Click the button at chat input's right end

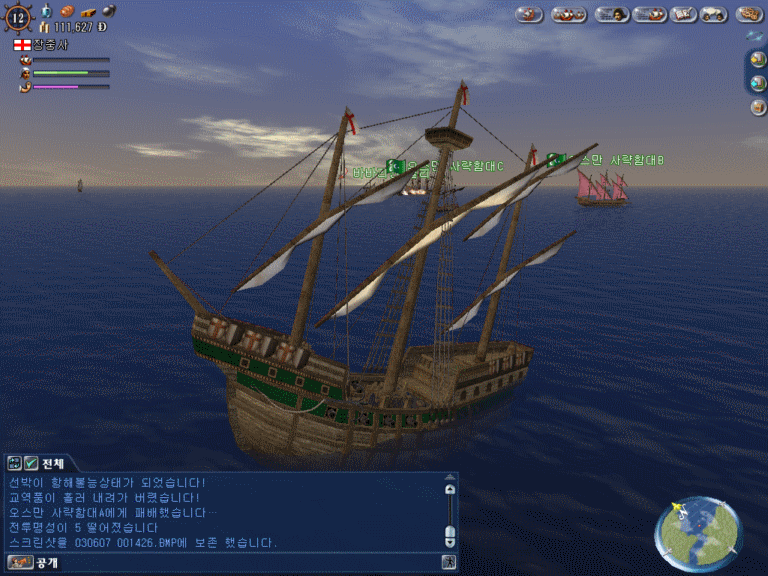450,563
